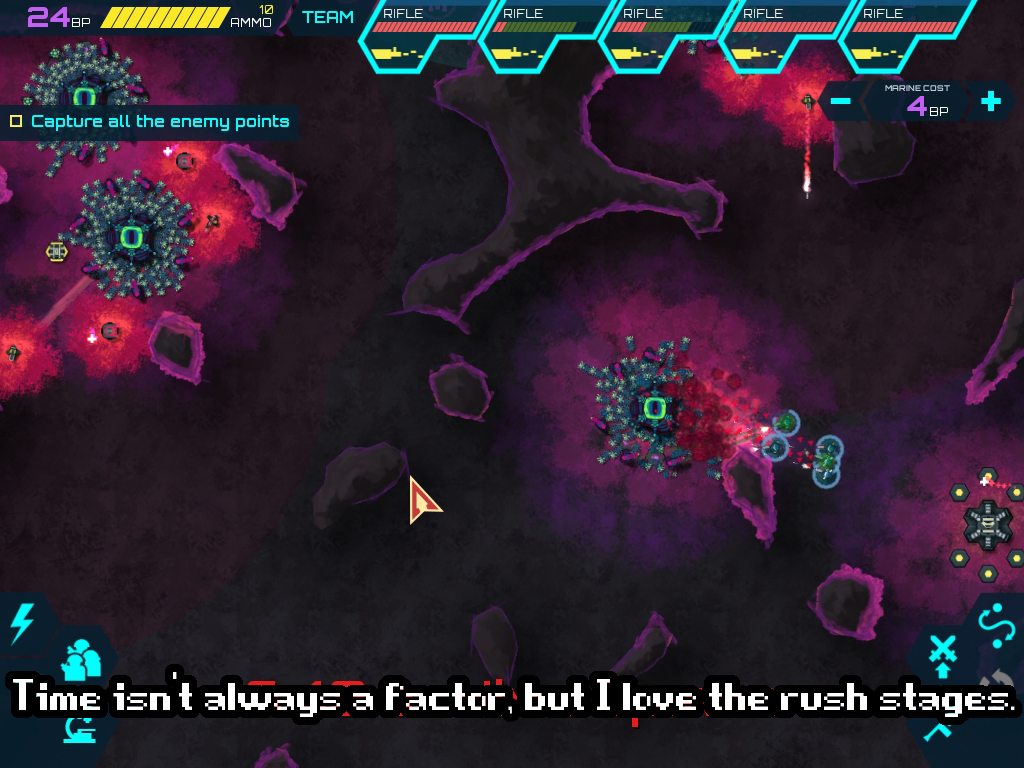1024x768 pixels.
Task: Choose the curved waypoint path command
Action: 996,624
